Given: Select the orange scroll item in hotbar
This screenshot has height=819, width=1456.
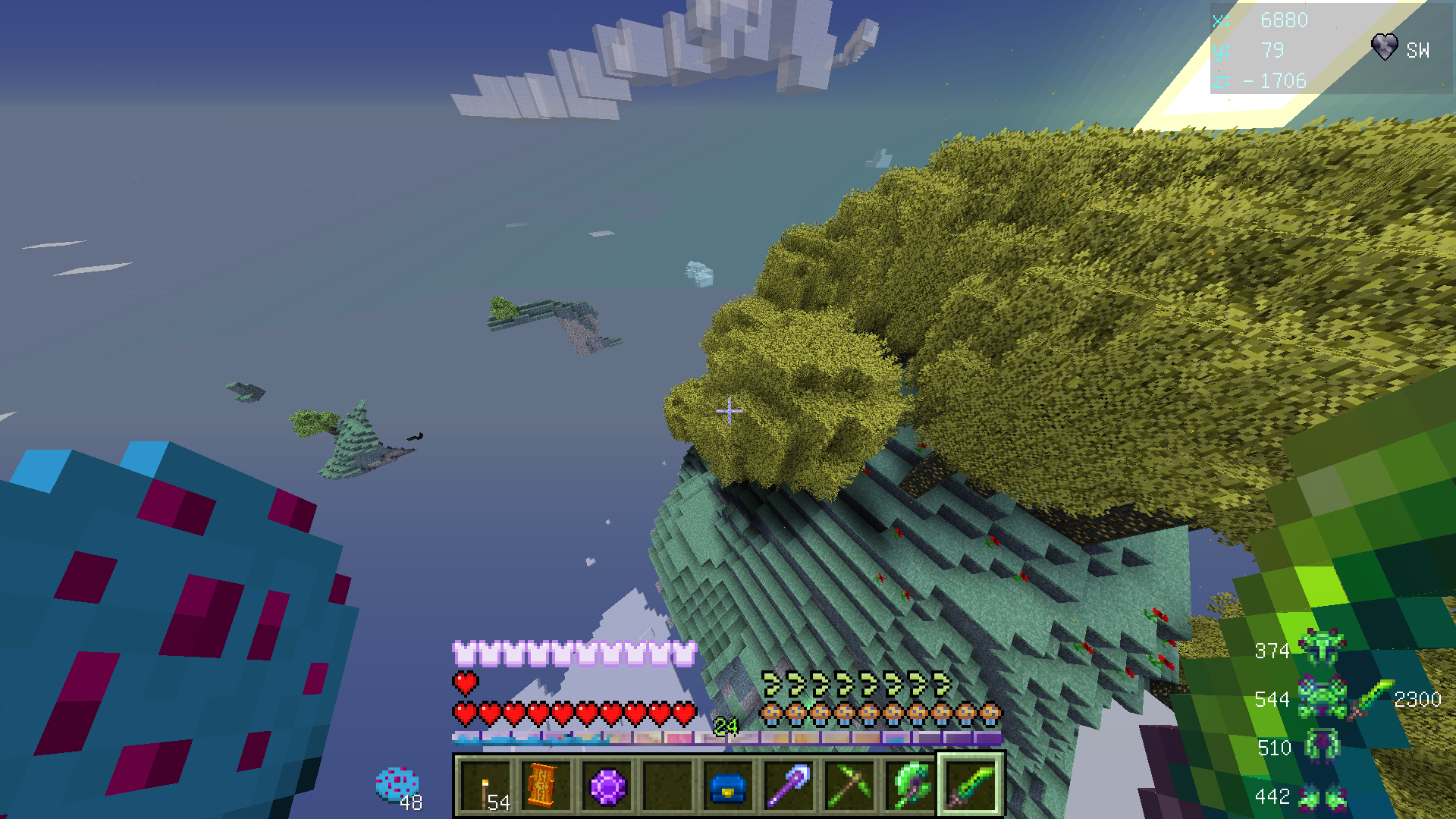Looking at the screenshot, I should coord(544,786).
